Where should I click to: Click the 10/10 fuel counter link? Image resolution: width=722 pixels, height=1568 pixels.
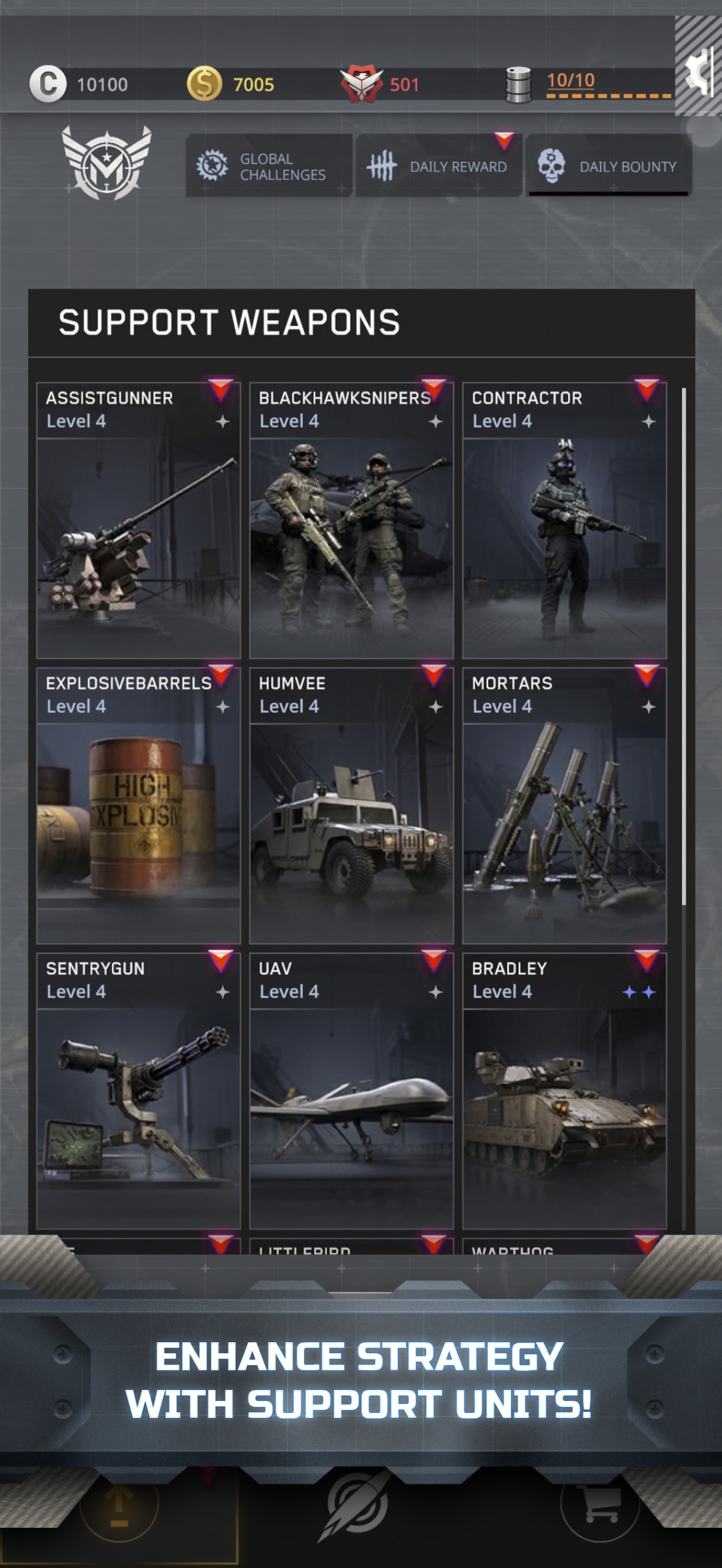570,79
